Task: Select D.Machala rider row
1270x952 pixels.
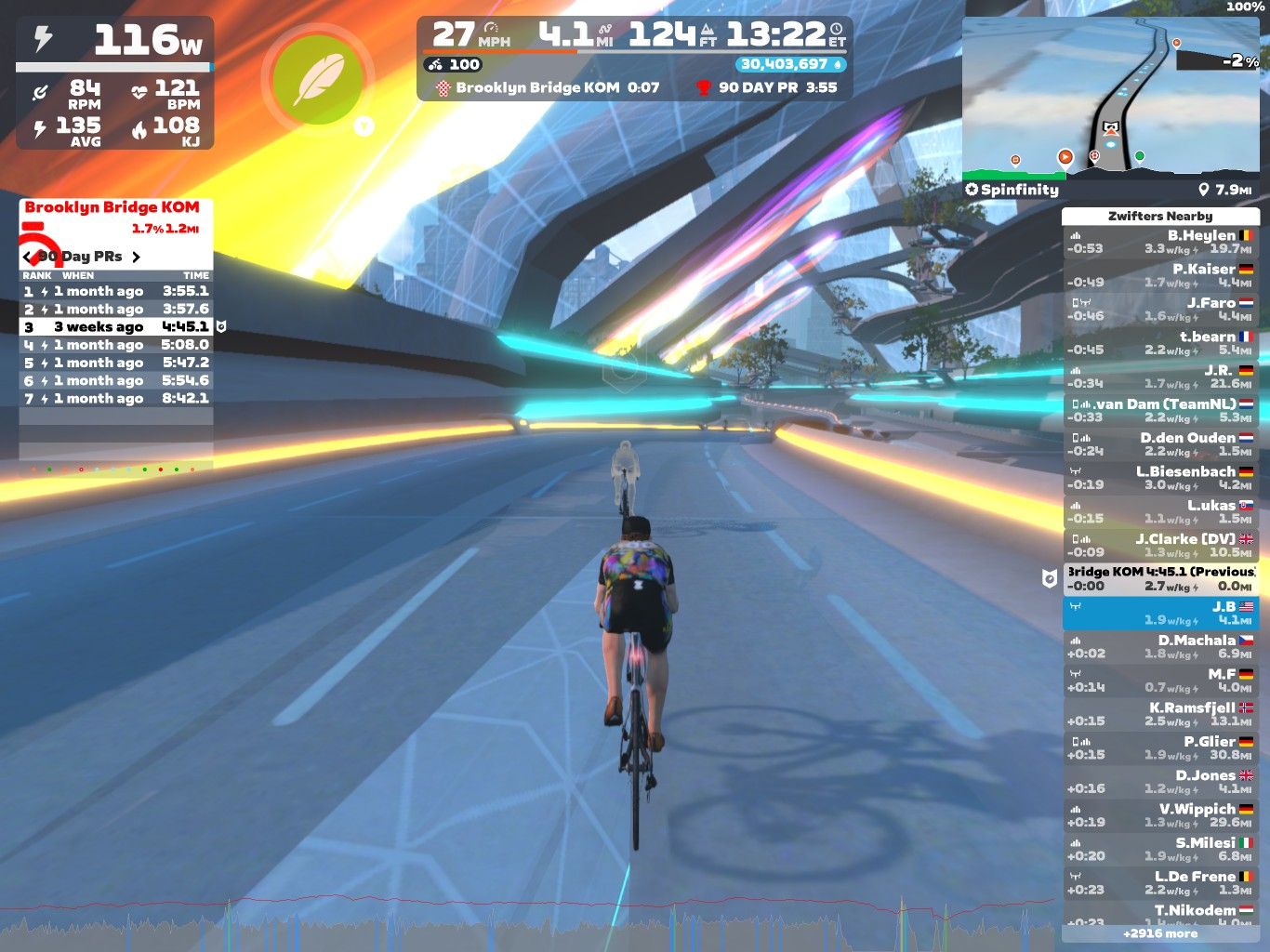Action: point(1160,646)
